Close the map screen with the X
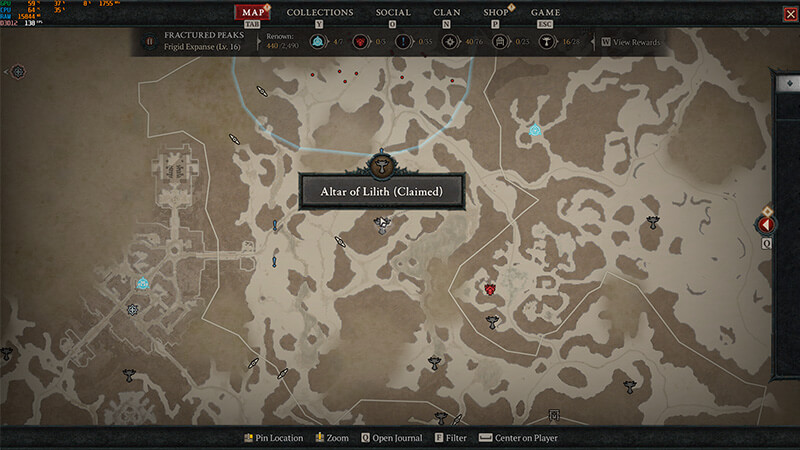 [788, 13]
